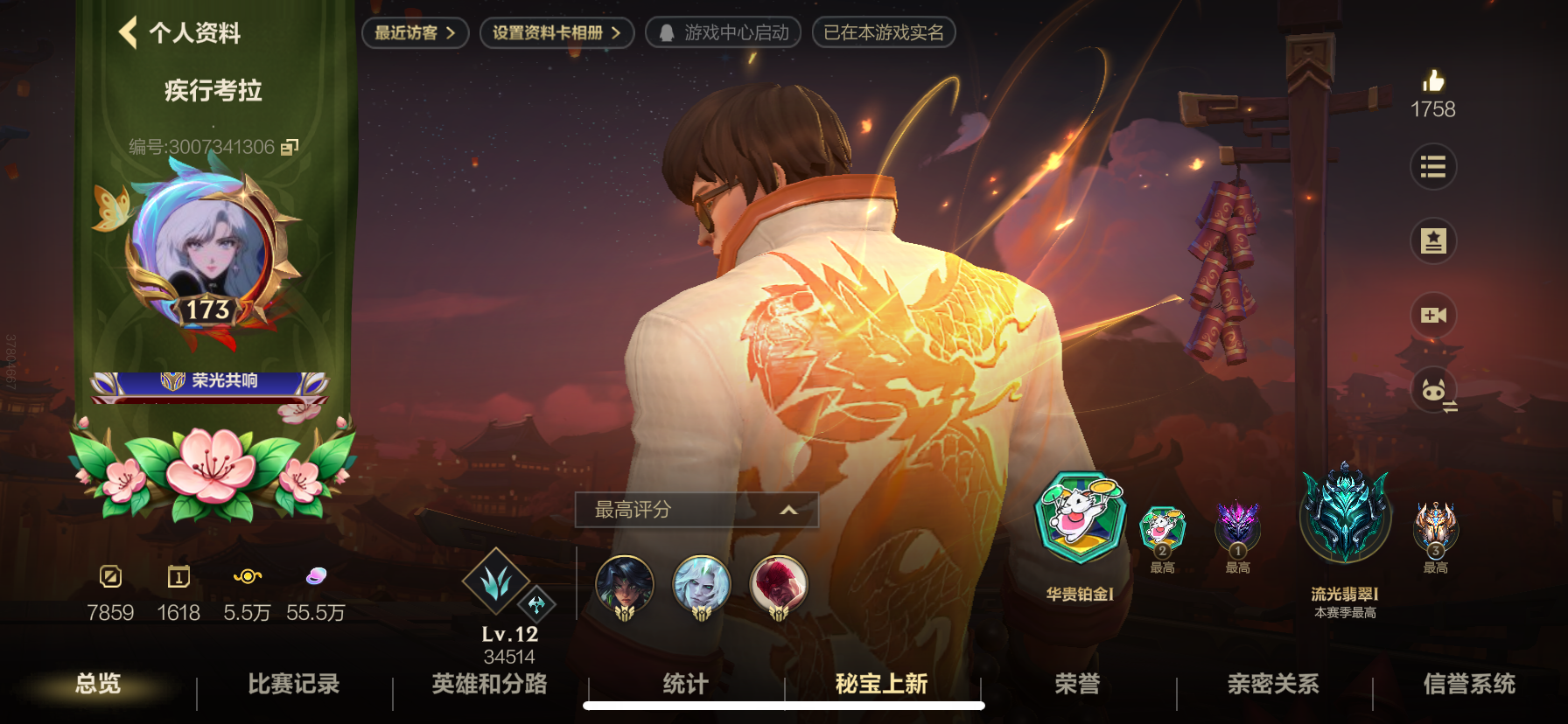The height and width of the screenshot is (724, 1568).
Task: Collapse the 最高评分 dropdown using its chevron
Action: 788,511
